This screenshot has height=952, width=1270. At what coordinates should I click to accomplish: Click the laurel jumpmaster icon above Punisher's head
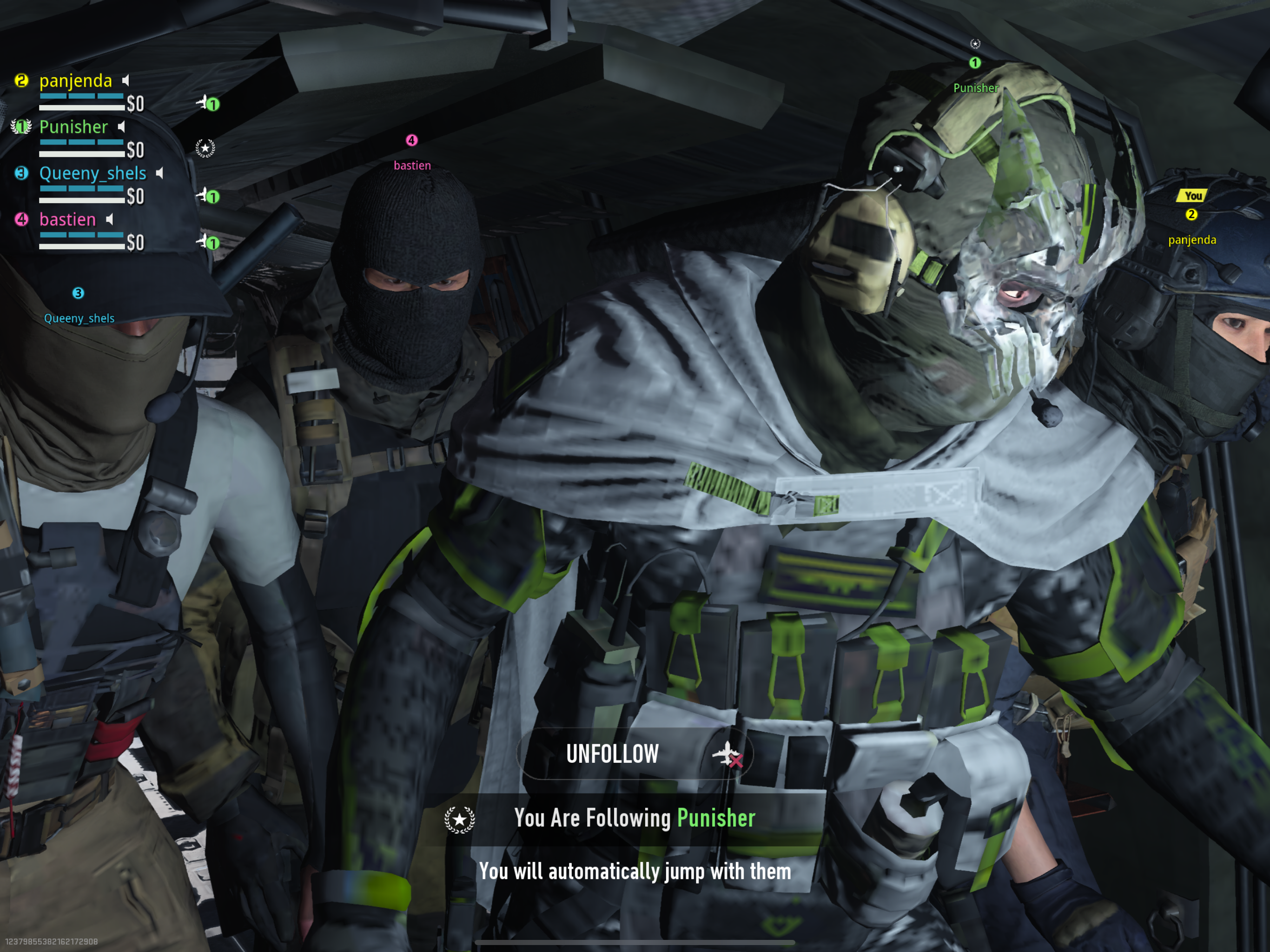[974, 44]
